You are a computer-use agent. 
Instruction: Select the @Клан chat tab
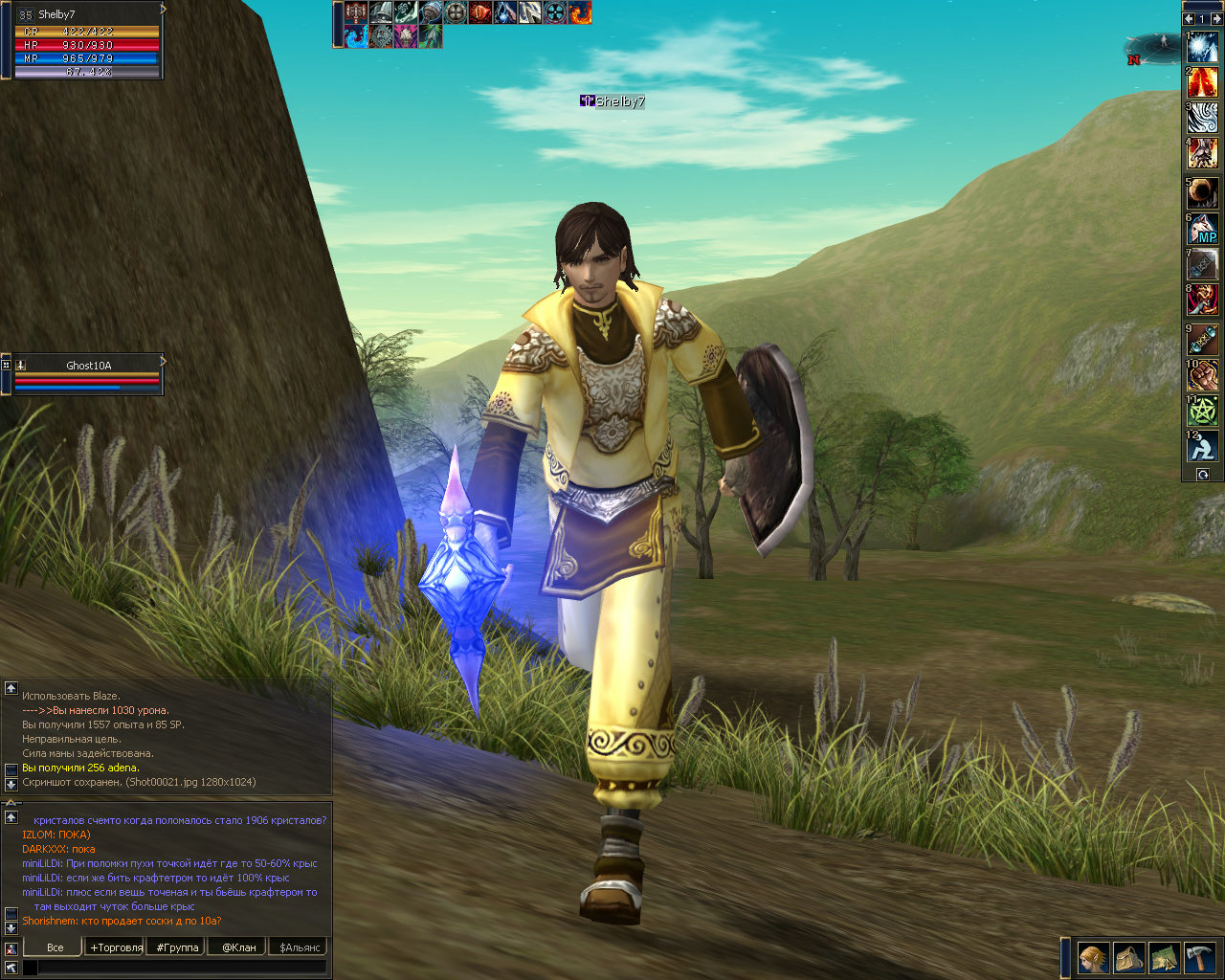point(238,947)
